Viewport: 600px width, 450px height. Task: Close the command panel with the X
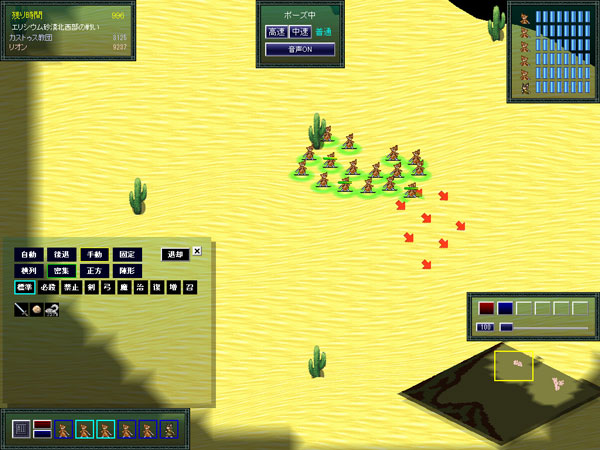coord(197,251)
